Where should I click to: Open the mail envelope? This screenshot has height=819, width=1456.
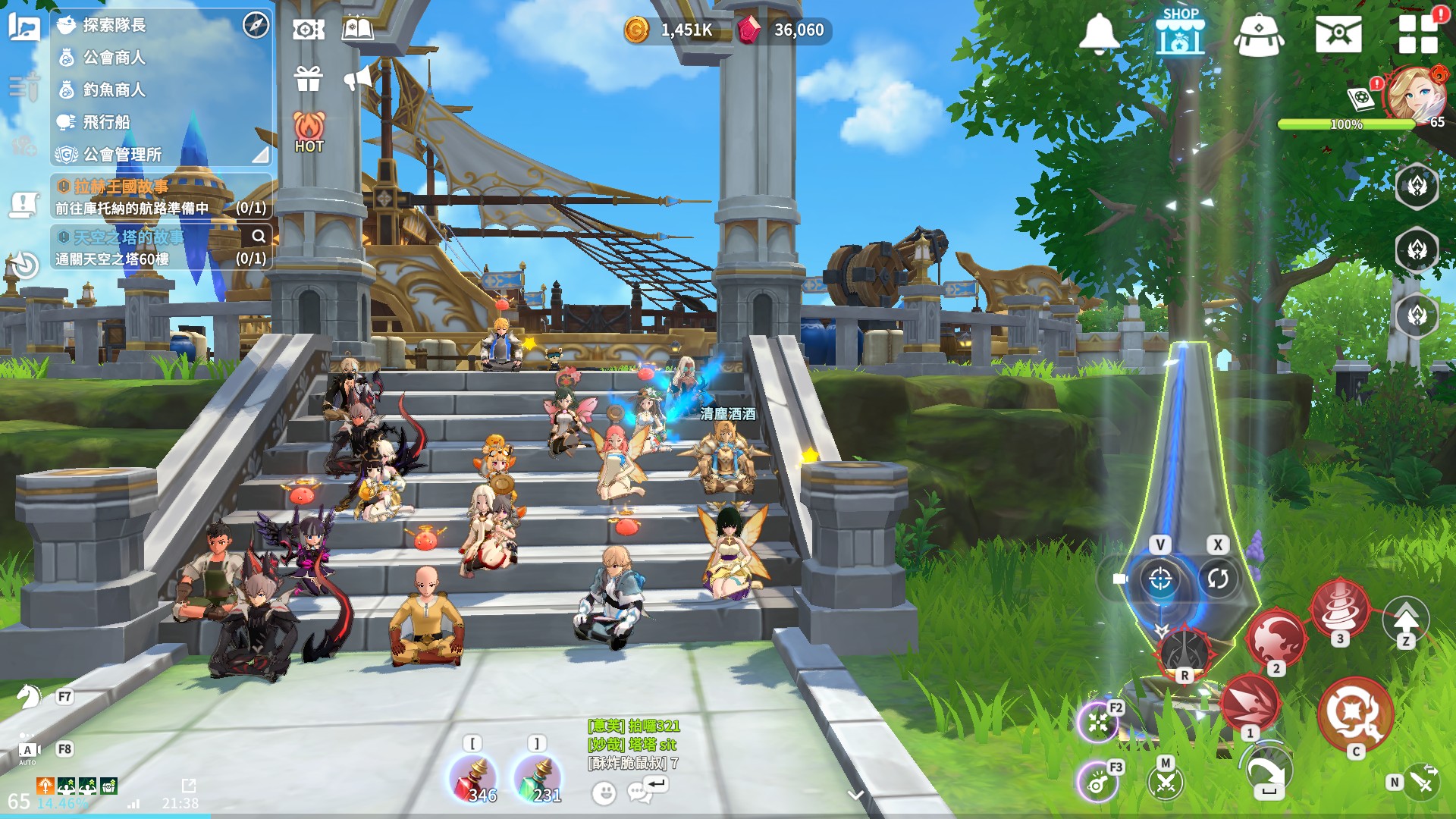click(1338, 33)
